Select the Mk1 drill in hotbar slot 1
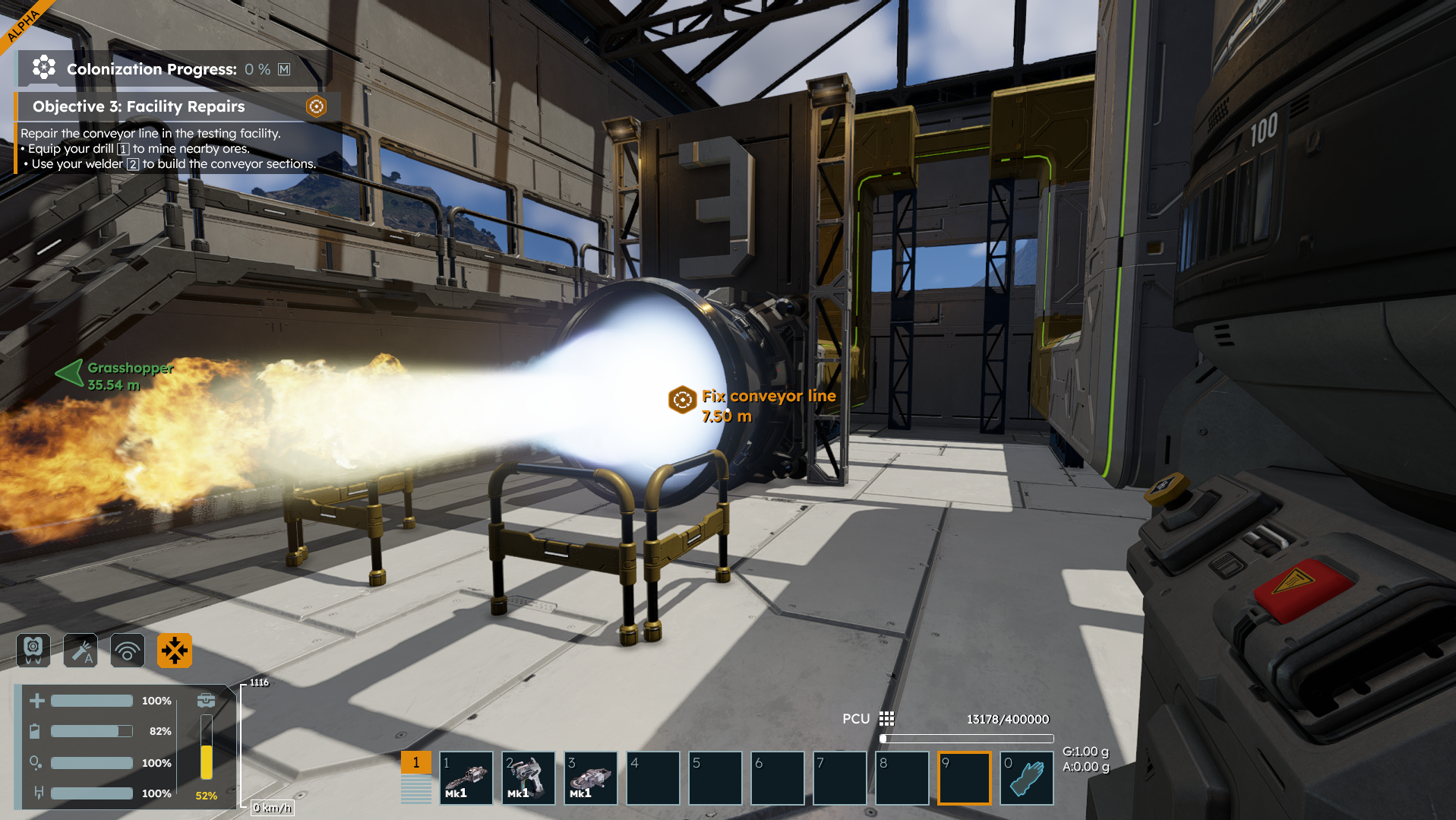 click(x=466, y=777)
